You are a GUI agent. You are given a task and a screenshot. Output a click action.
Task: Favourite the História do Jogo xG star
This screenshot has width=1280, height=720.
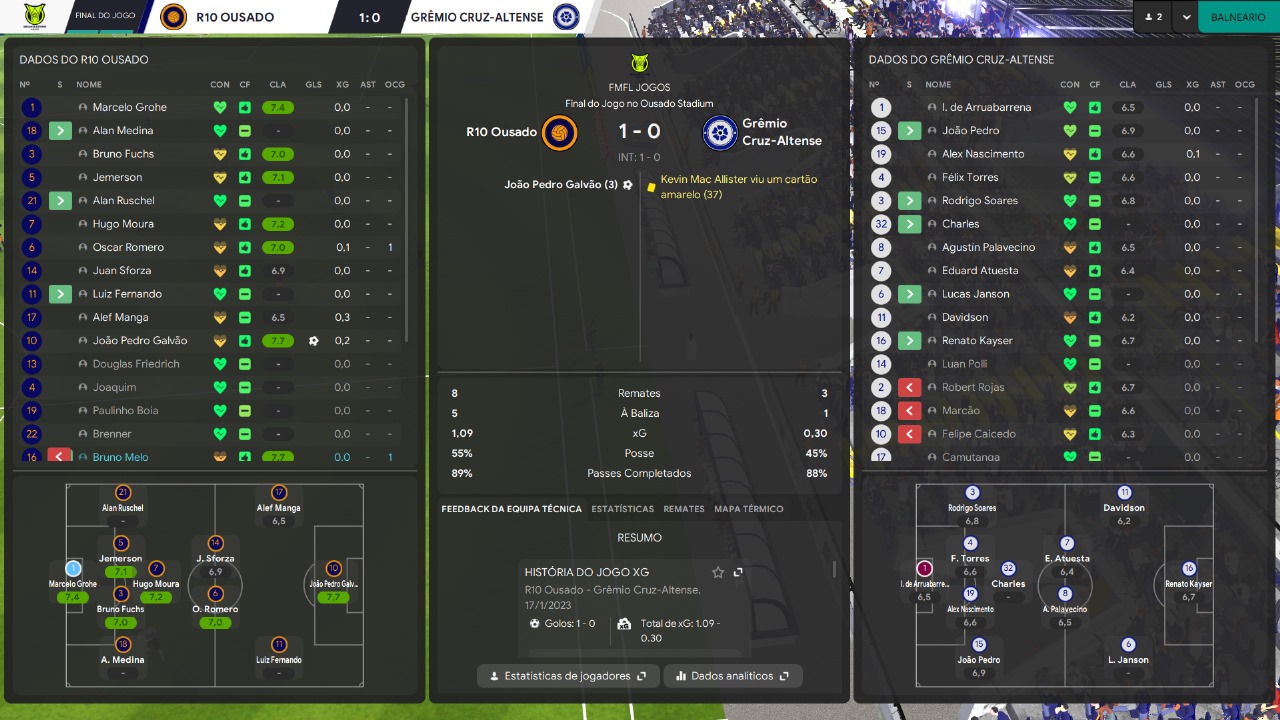(718, 572)
